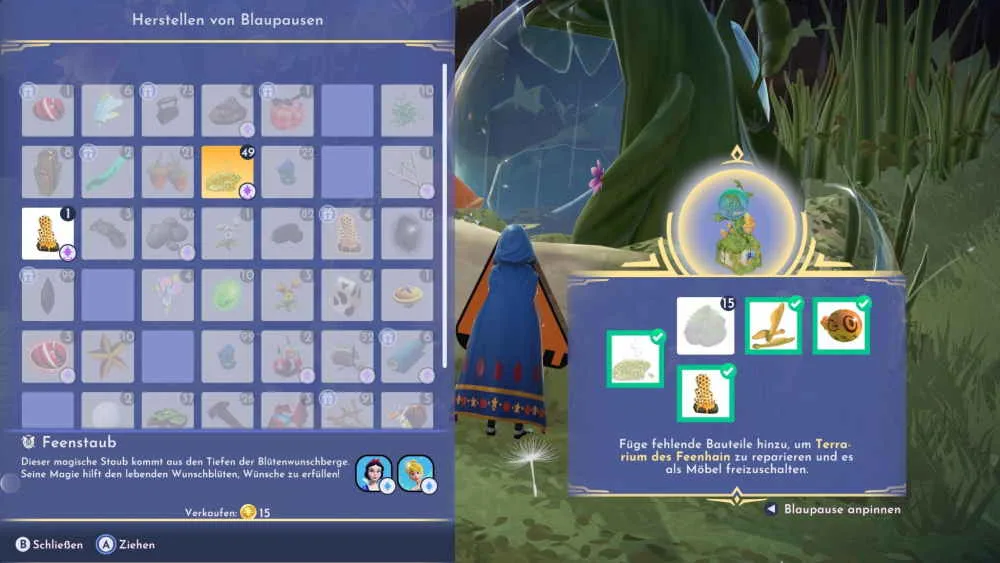1000x563 pixels.
Task: Click the missing leaf ingredient slot needing 15
Action: [x=705, y=326]
